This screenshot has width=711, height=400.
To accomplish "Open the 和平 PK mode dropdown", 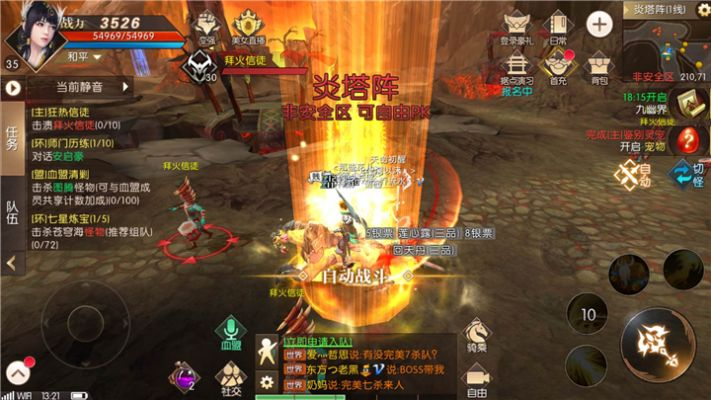I will pos(84,58).
